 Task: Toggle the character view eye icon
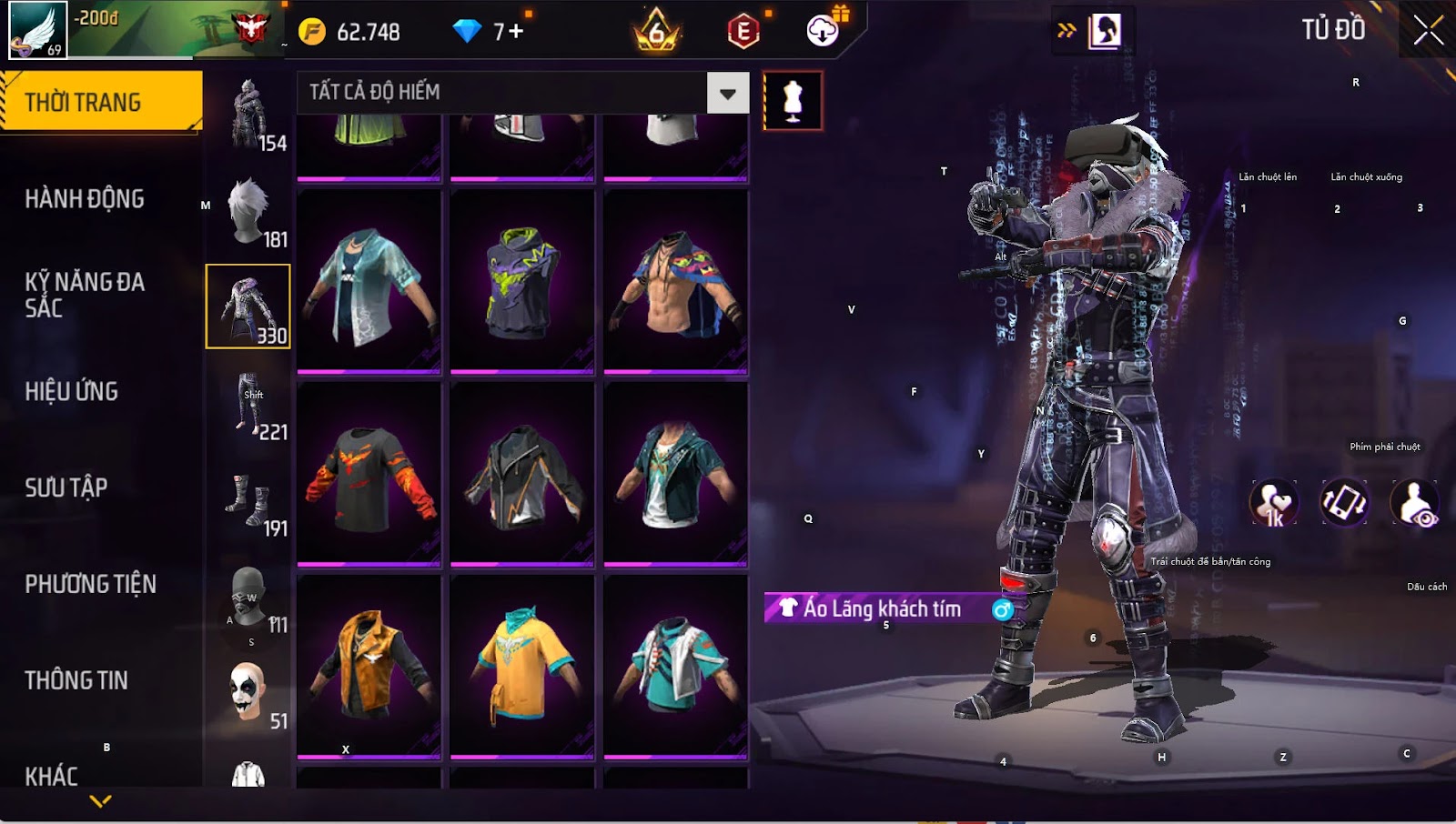[x=1415, y=503]
